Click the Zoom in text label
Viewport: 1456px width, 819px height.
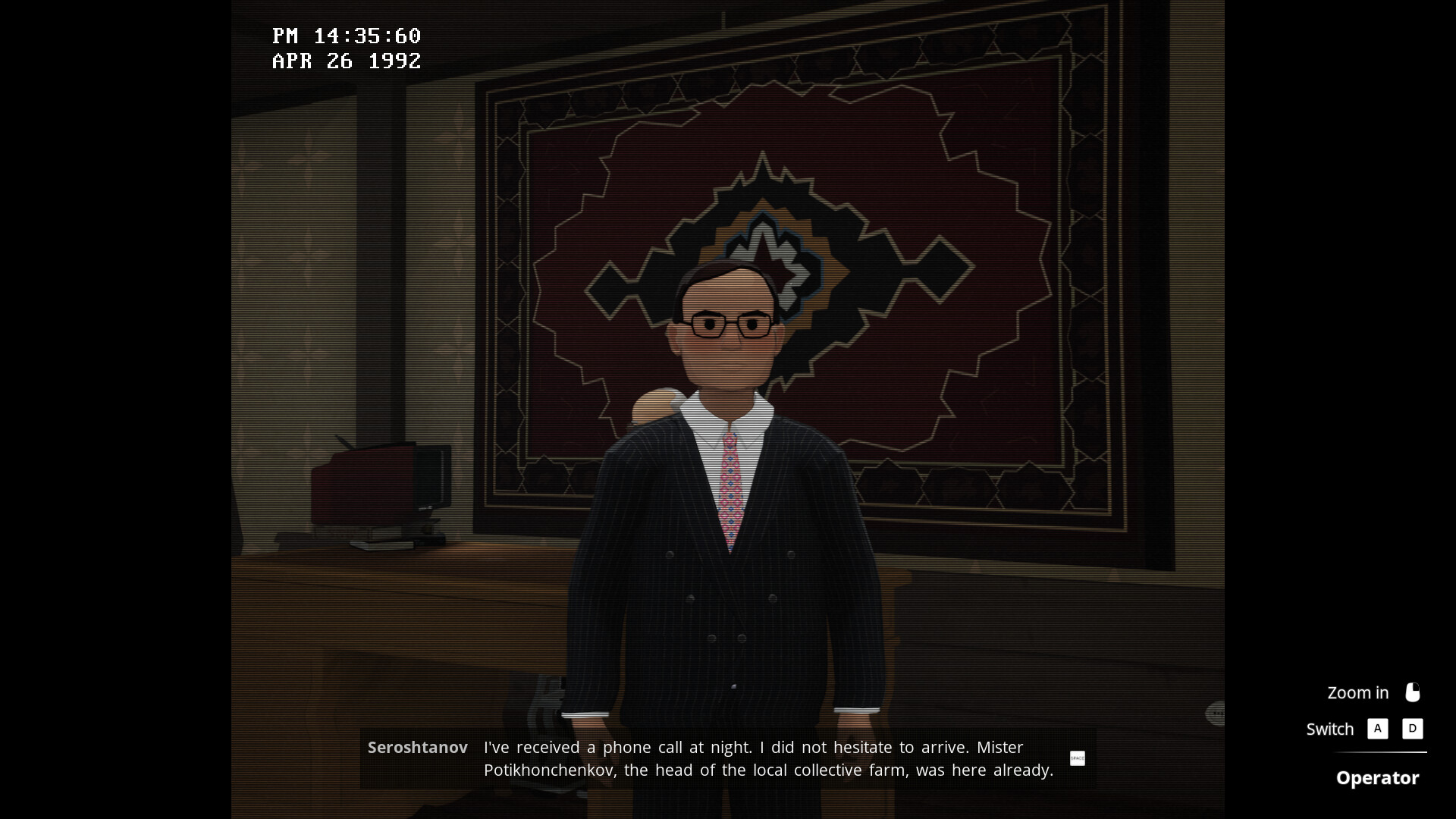pyautogui.click(x=1357, y=692)
